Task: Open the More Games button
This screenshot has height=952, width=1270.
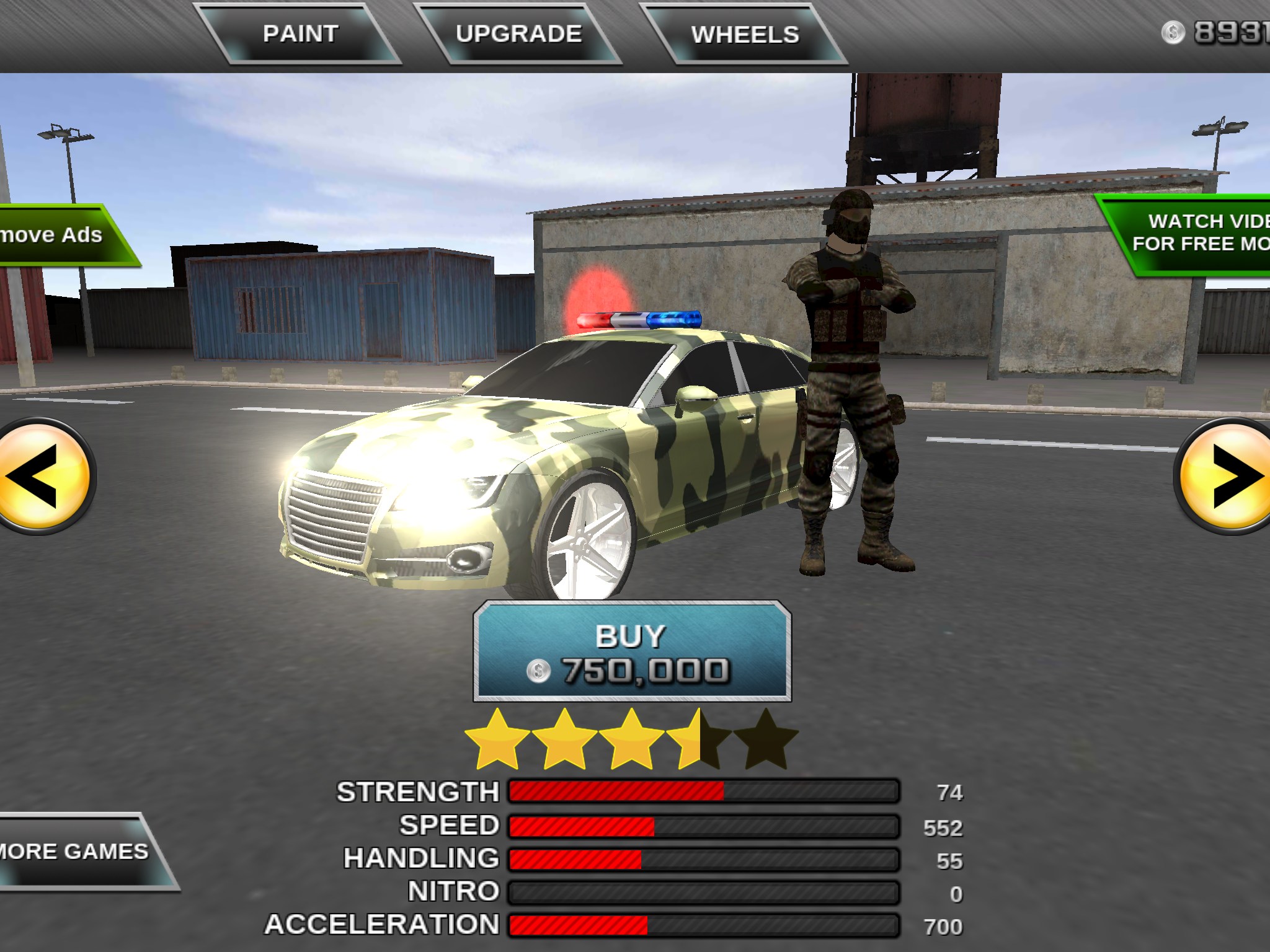Action: pyautogui.click(x=78, y=852)
